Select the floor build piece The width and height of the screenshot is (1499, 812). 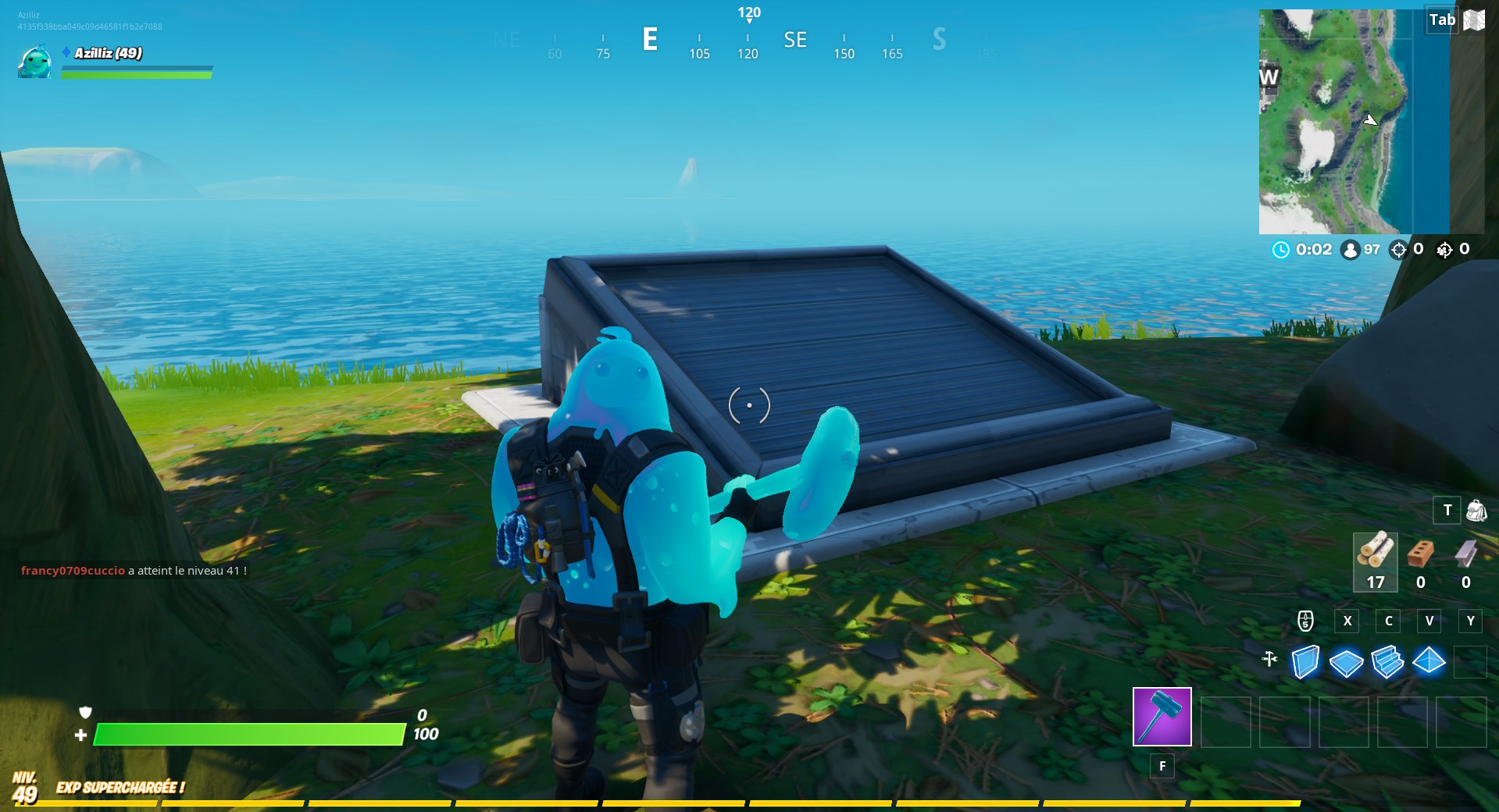pos(1346,663)
